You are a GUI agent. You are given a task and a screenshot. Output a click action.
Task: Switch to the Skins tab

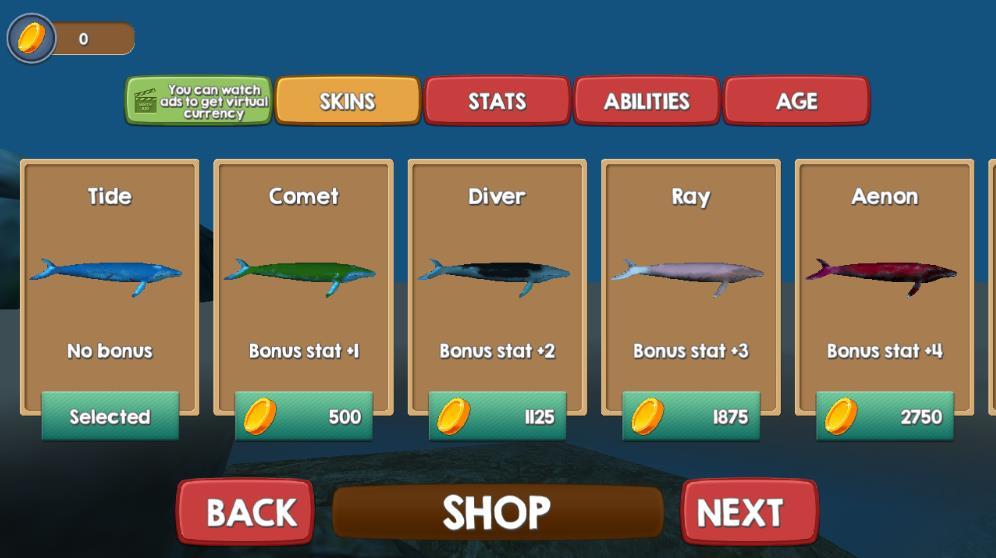click(x=347, y=101)
